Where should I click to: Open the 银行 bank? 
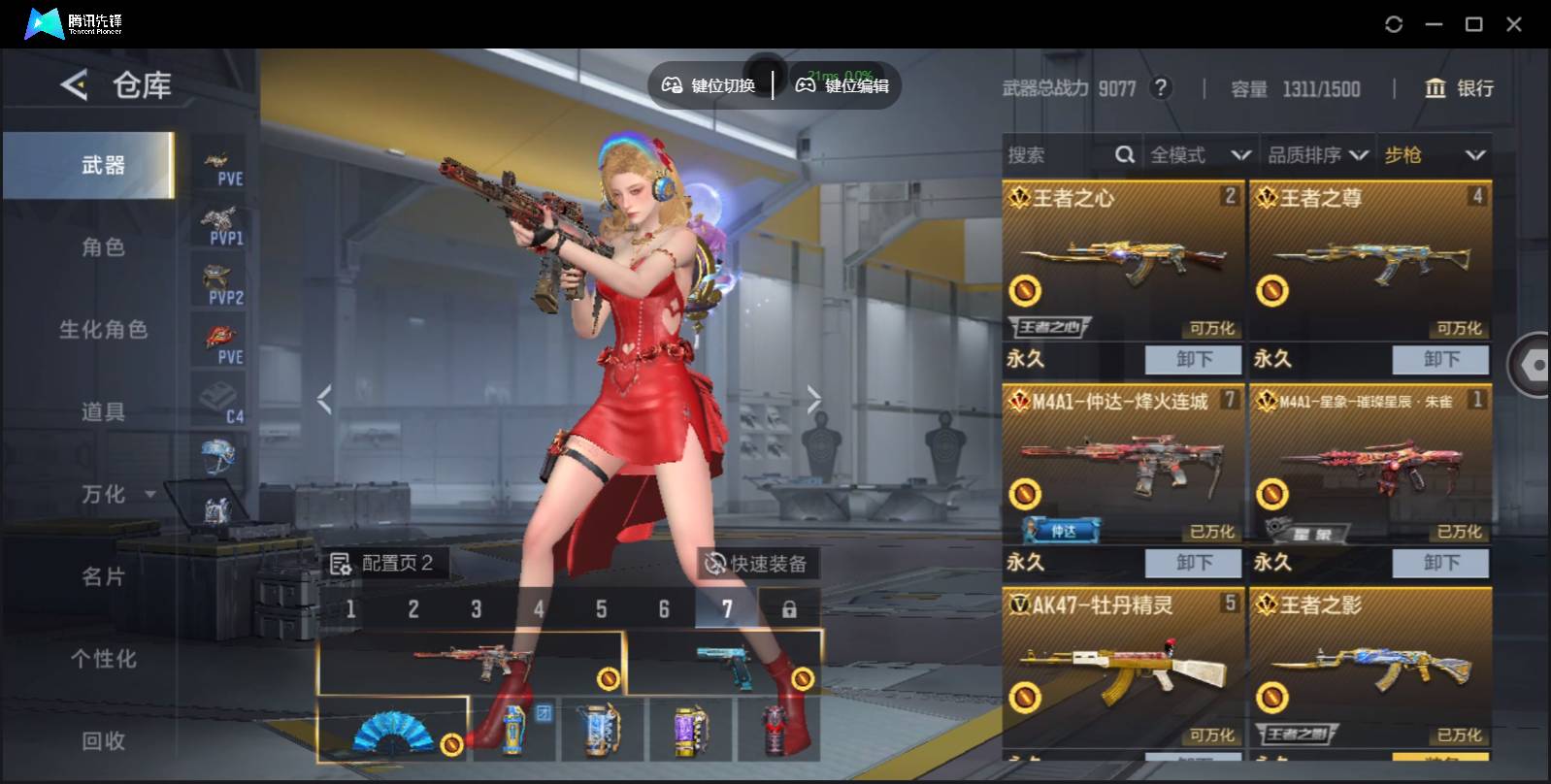point(1459,88)
